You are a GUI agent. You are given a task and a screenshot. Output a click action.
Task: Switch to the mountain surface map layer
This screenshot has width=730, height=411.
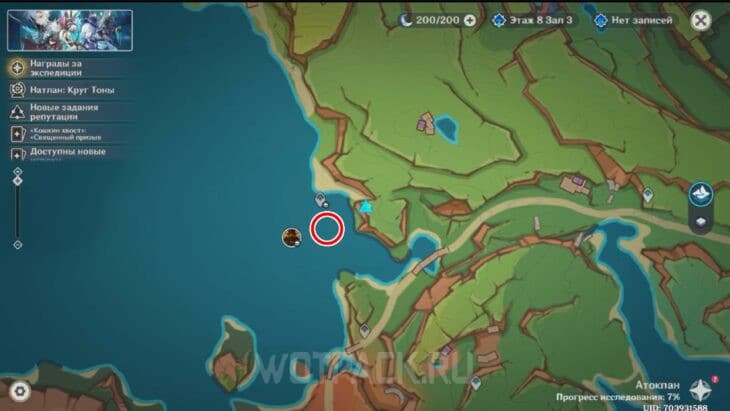(x=701, y=193)
